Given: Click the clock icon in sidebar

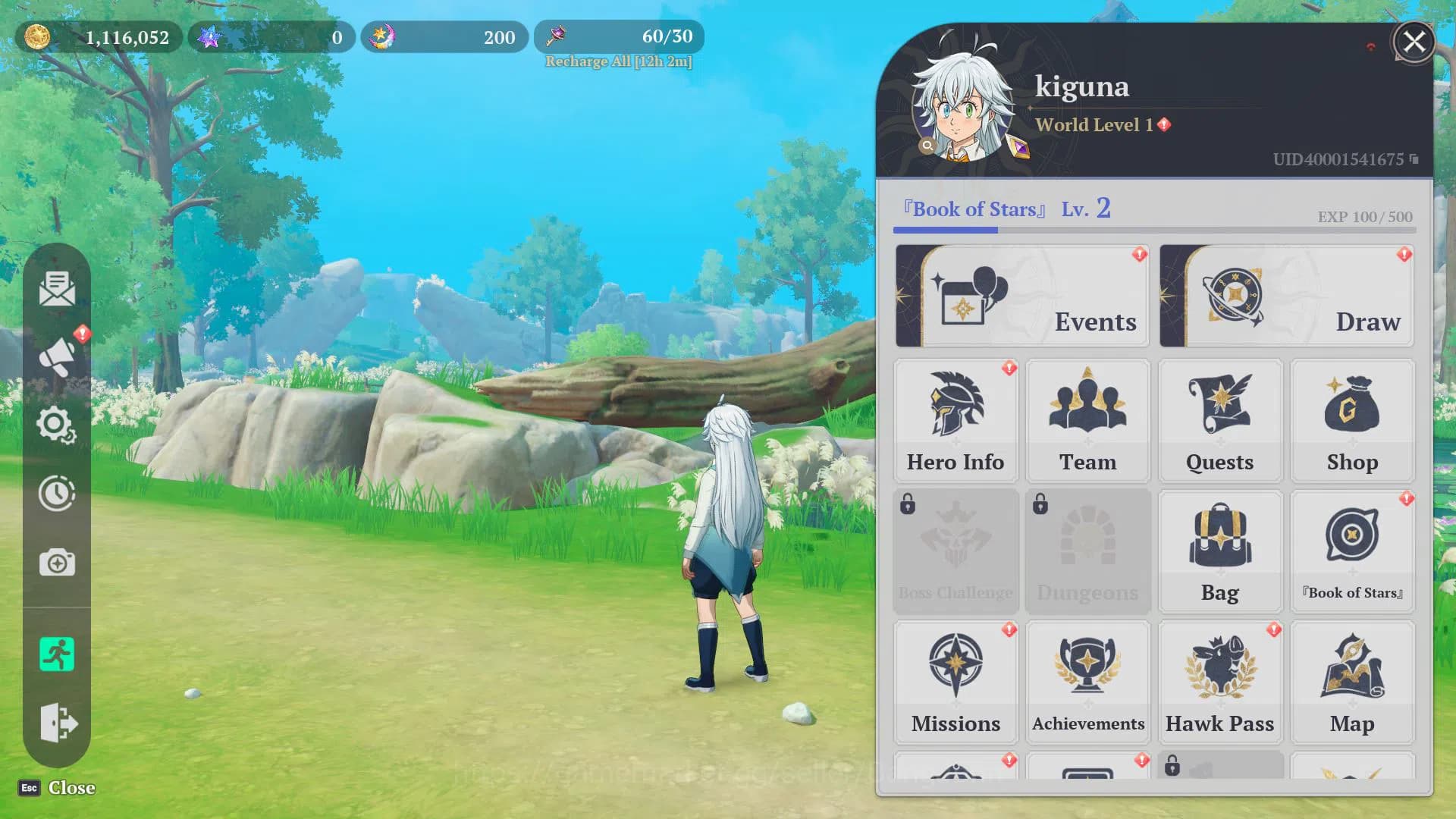Looking at the screenshot, I should pos(57,494).
